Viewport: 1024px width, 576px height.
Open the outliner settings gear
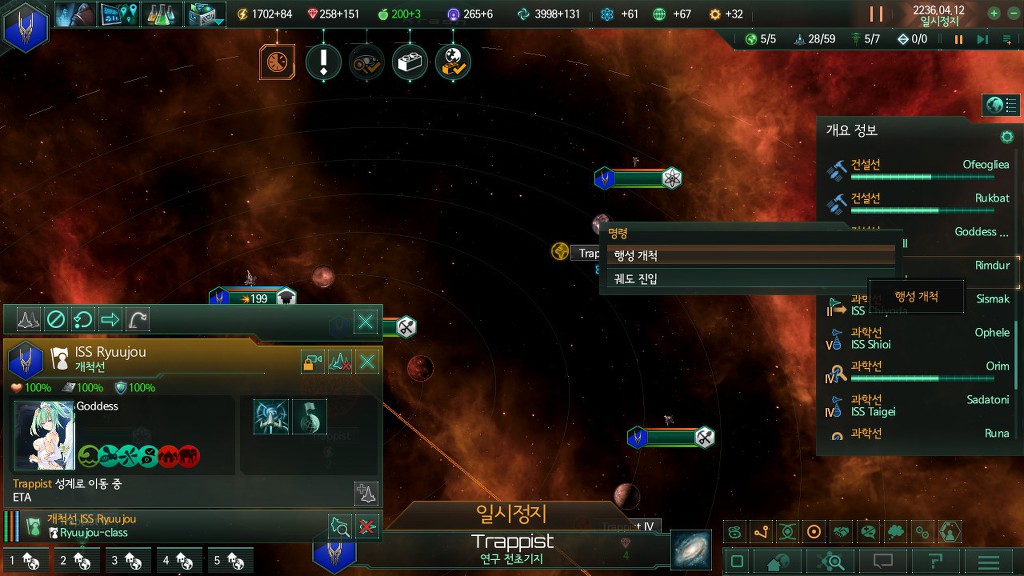pyautogui.click(x=1007, y=136)
